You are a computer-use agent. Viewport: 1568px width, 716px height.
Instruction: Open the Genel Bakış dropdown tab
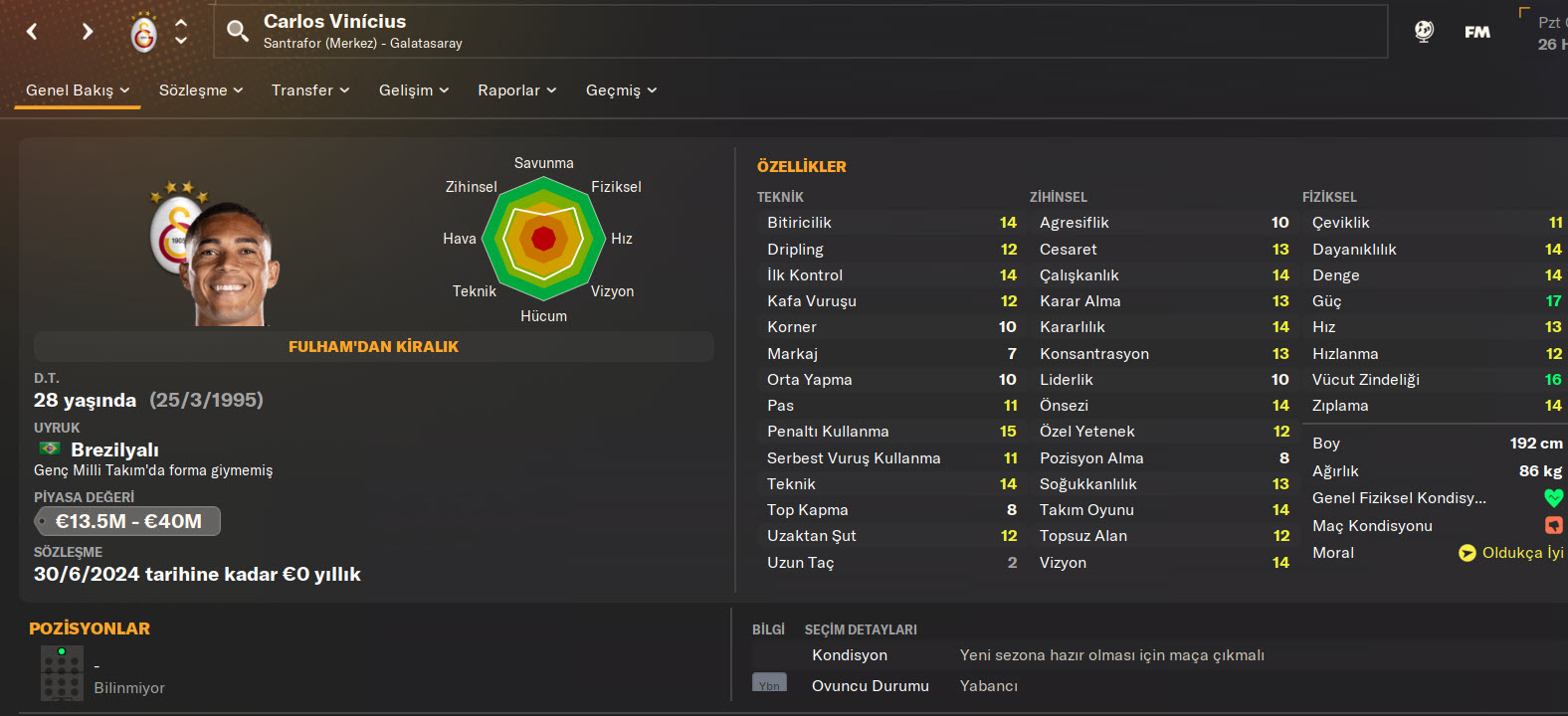pyautogui.click(x=78, y=90)
